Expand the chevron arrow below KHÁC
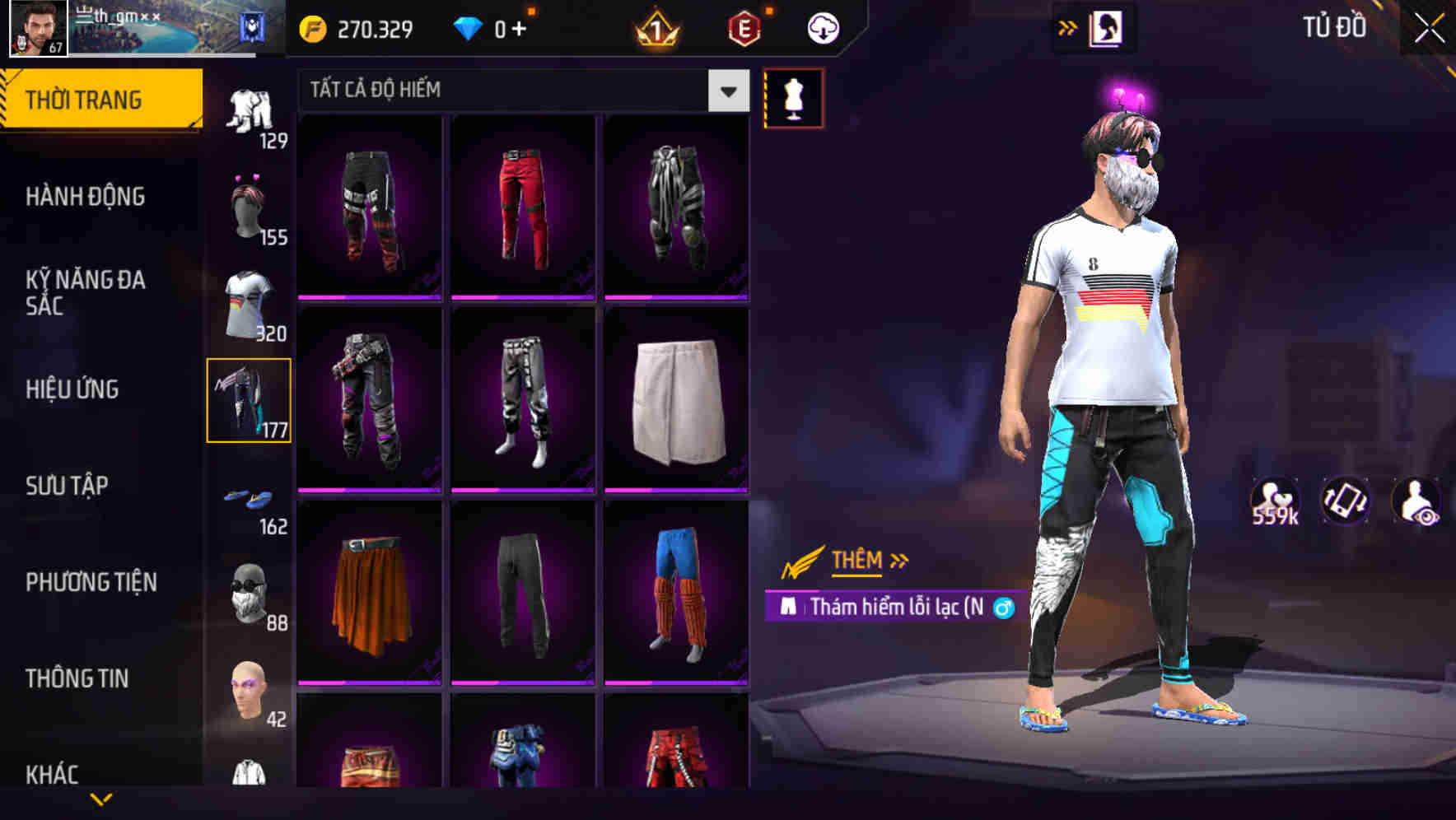The width and height of the screenshot is (1456, 820). tap(100, 800)
